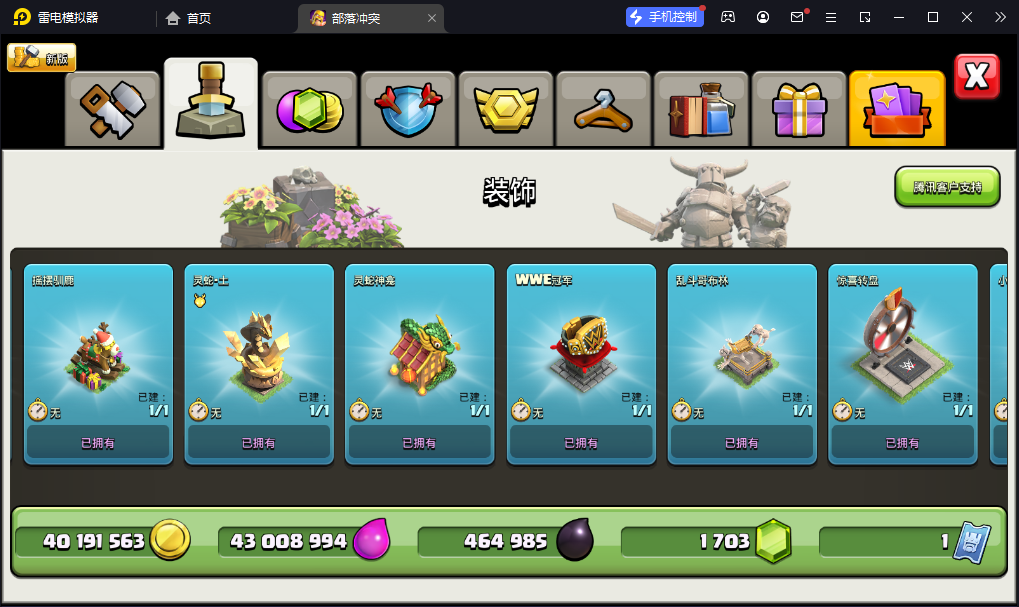Open the blue shield with arrows tab
Screen dimensions: 1019x607
click(407, 109)
